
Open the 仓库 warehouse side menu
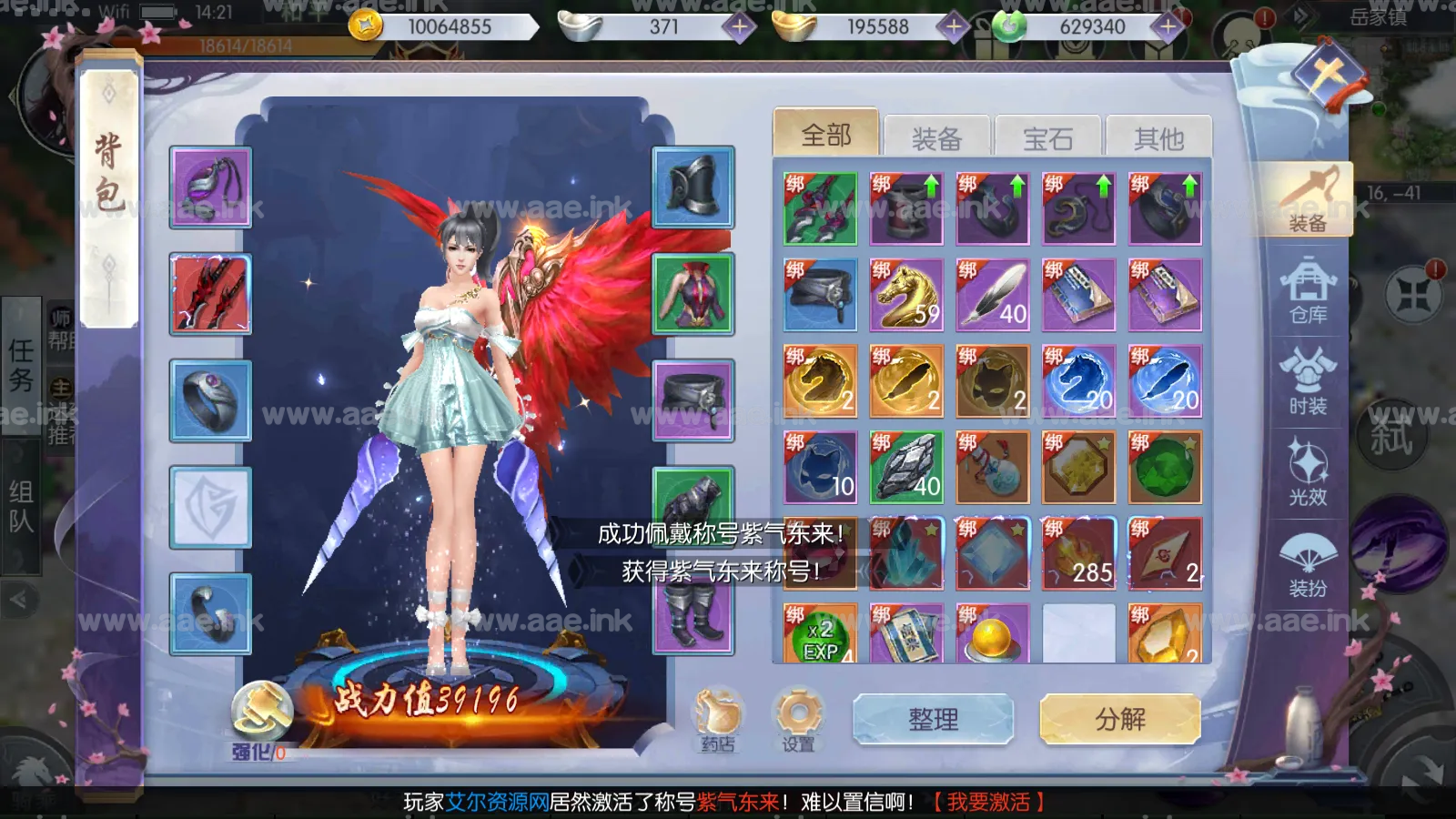click(1308, 290)
